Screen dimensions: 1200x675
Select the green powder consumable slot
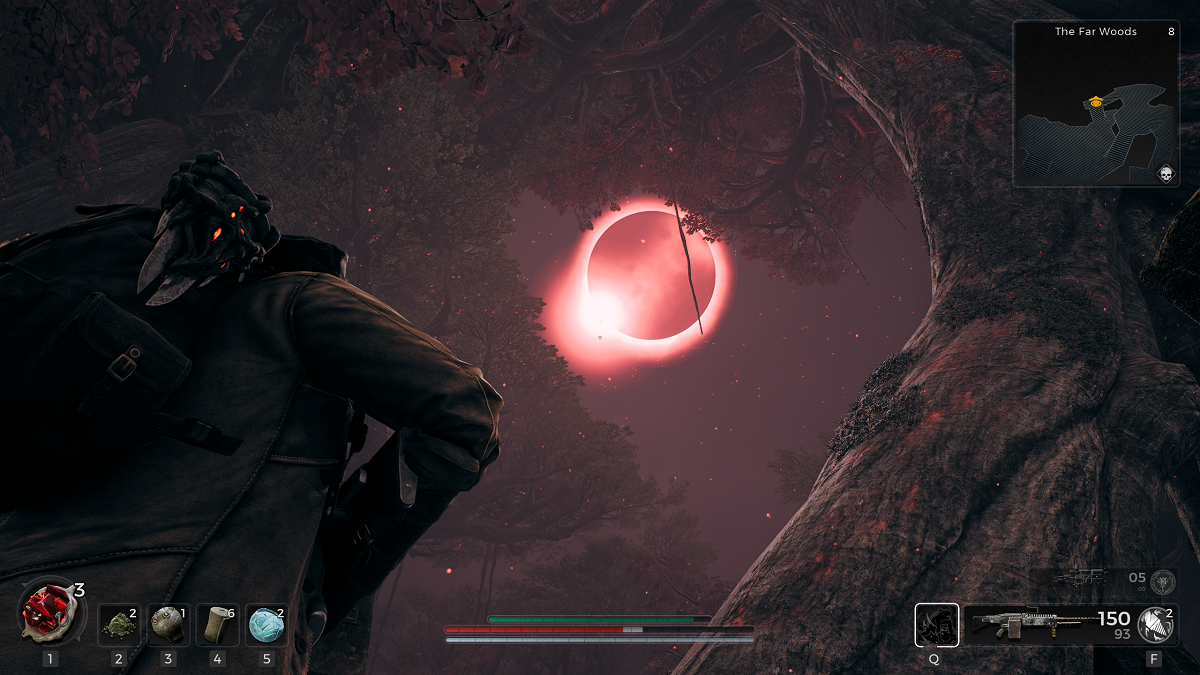pos(119,624)
